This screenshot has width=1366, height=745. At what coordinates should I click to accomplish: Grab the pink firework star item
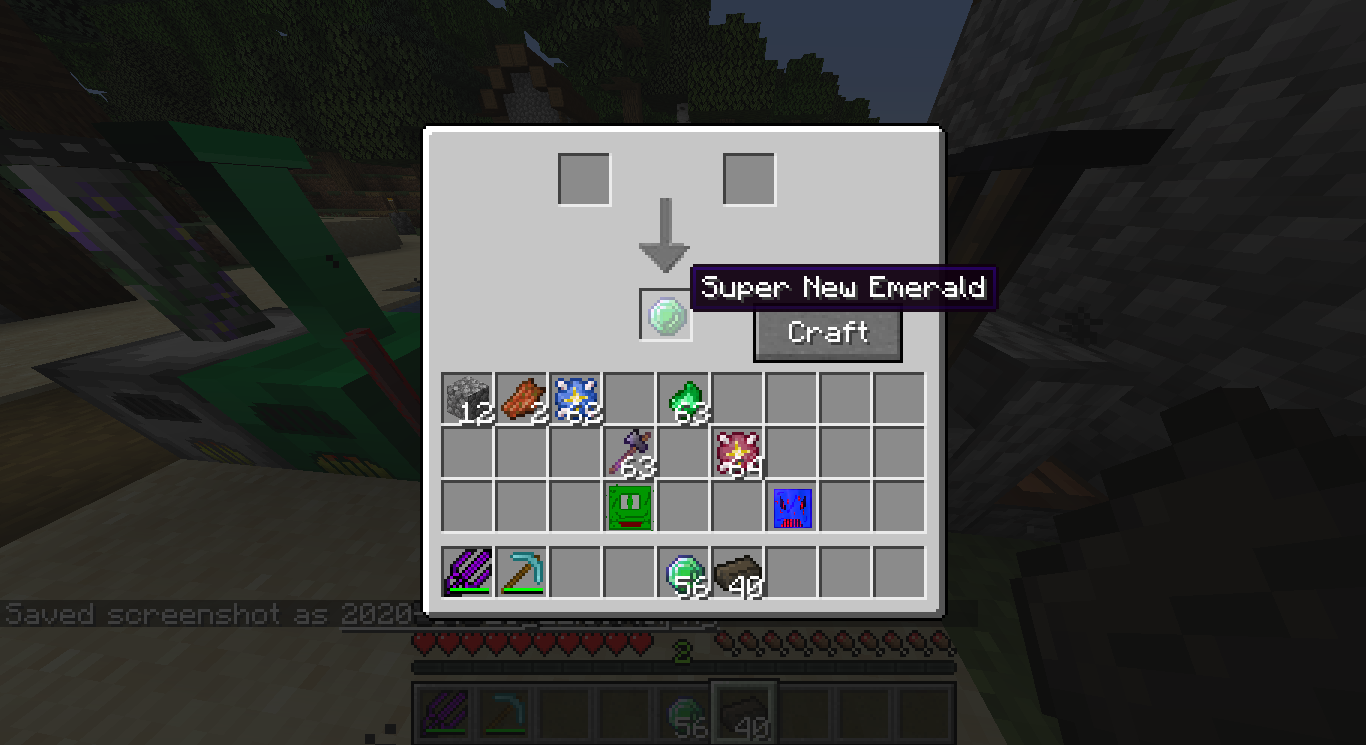pyautogui.click(x=739, y=451)
